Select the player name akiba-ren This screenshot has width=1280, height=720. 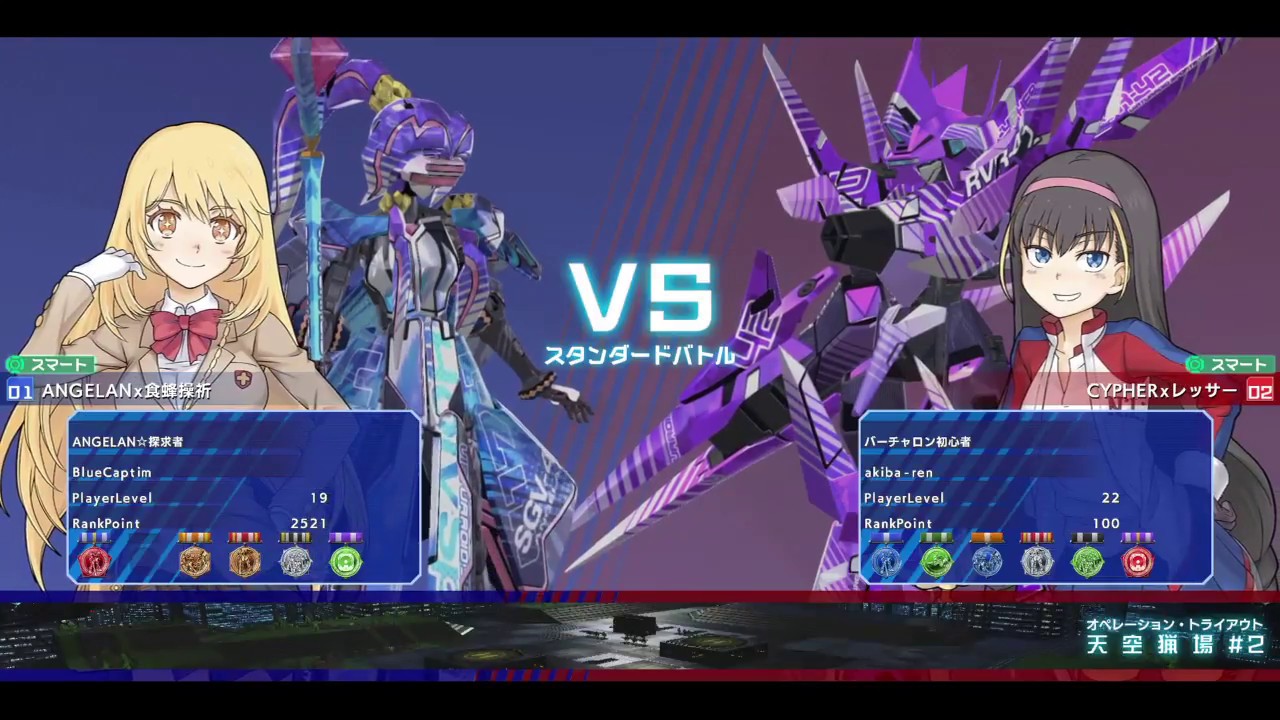(x=900, y=473)
